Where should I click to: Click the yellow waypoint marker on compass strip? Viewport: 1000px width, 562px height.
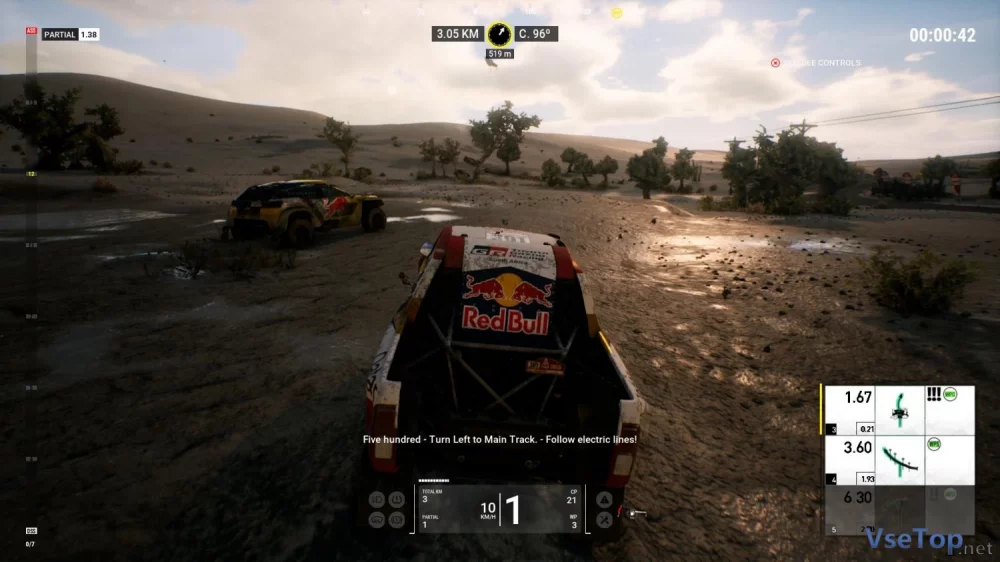617,13
